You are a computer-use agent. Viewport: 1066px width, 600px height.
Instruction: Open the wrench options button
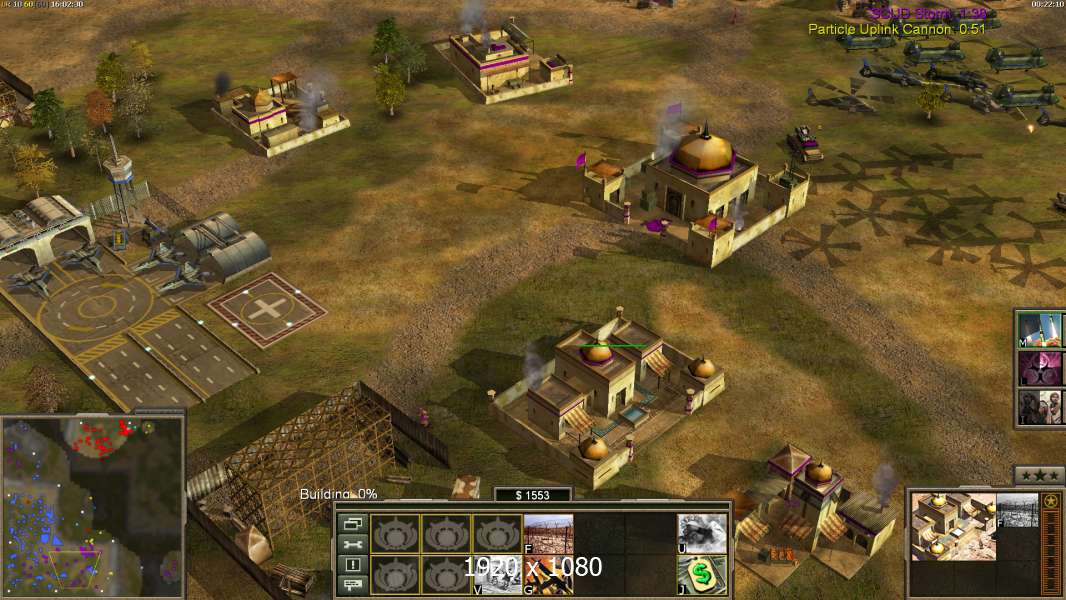click(352, 544)
